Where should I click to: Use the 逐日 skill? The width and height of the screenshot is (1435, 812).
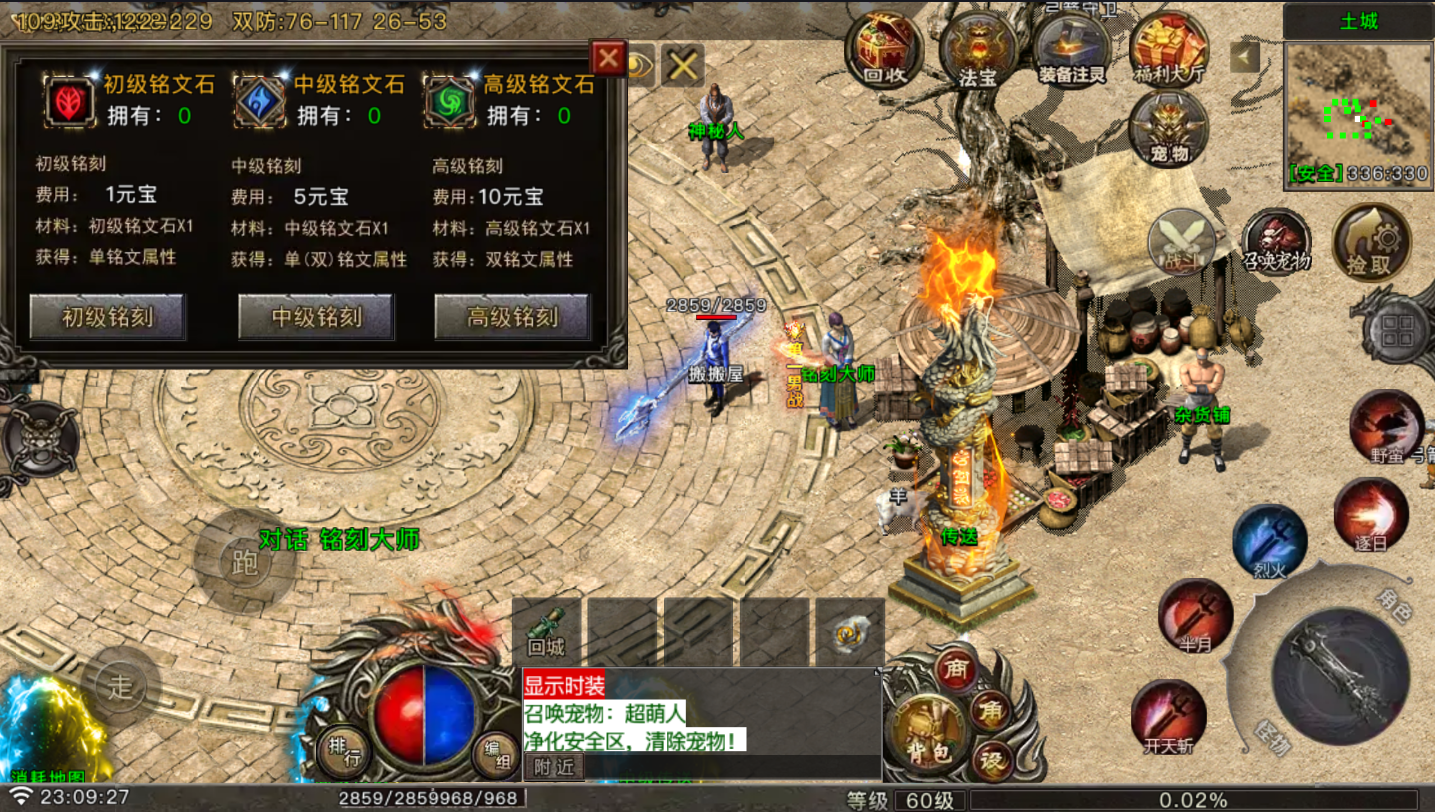[x=1370, y=514]
